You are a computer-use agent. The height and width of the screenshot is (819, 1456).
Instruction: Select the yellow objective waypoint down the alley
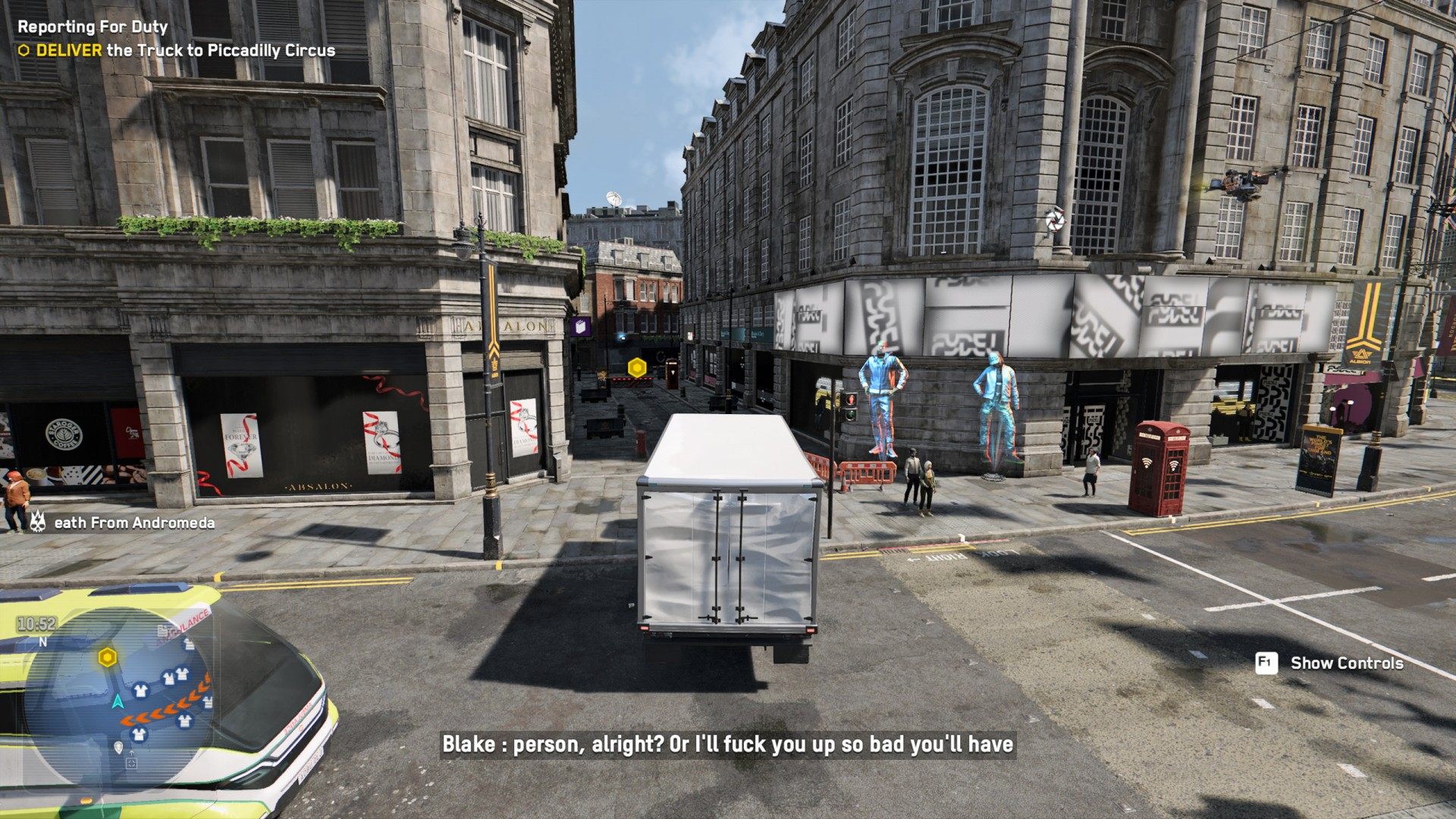(637, 368)
